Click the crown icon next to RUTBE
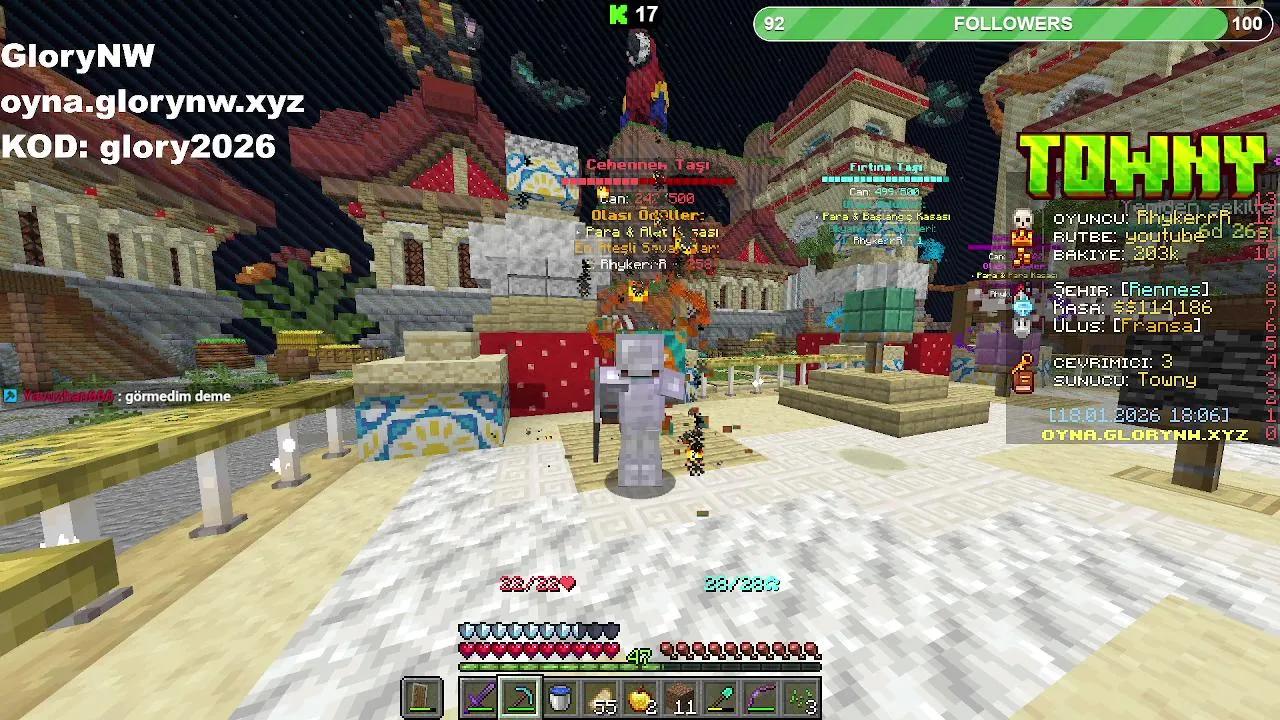Screen dimensions: 1280x720 pos(1022,238)
